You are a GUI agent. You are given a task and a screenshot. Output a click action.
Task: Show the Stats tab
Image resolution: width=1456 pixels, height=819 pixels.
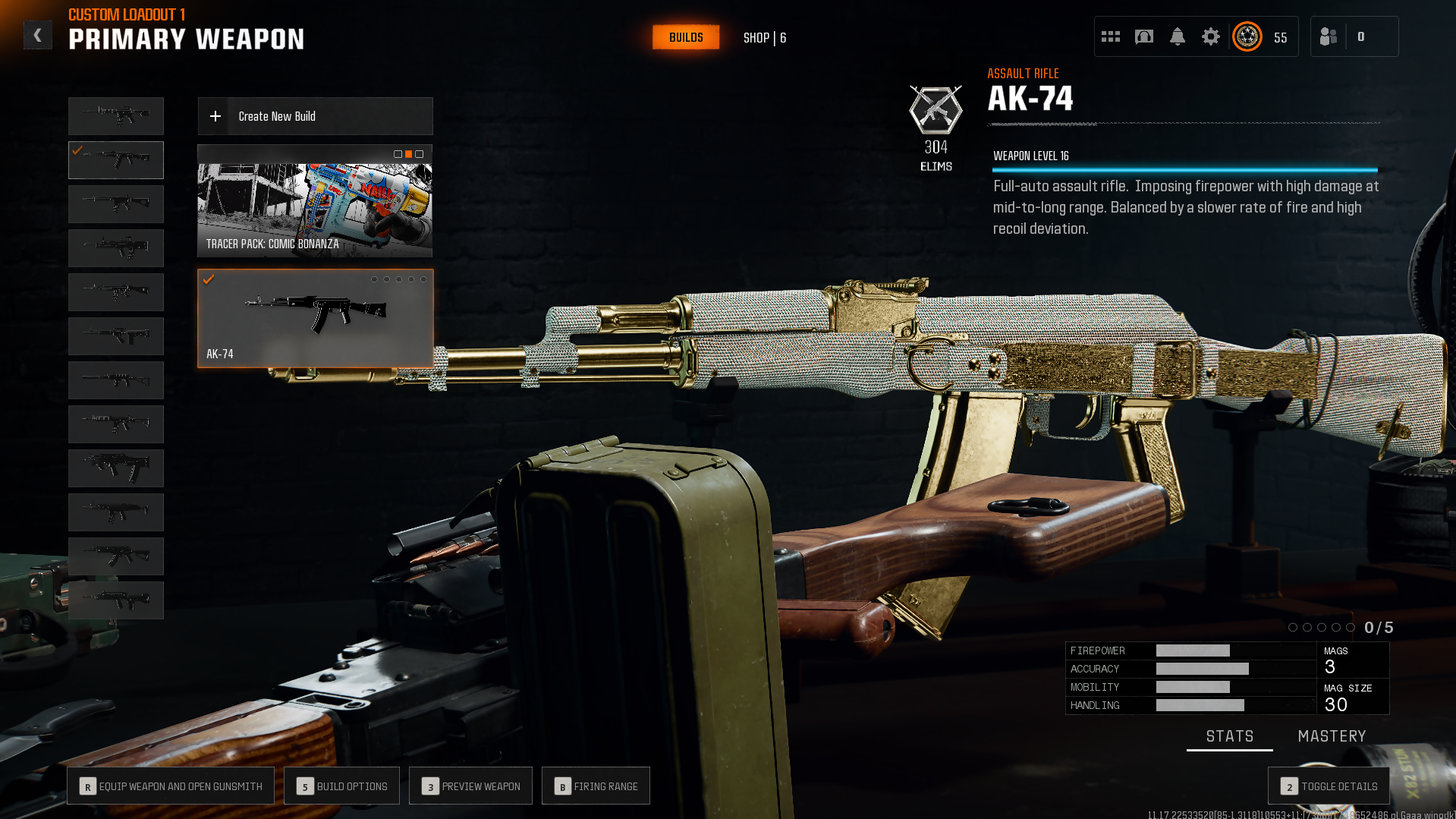[1229, 736]
